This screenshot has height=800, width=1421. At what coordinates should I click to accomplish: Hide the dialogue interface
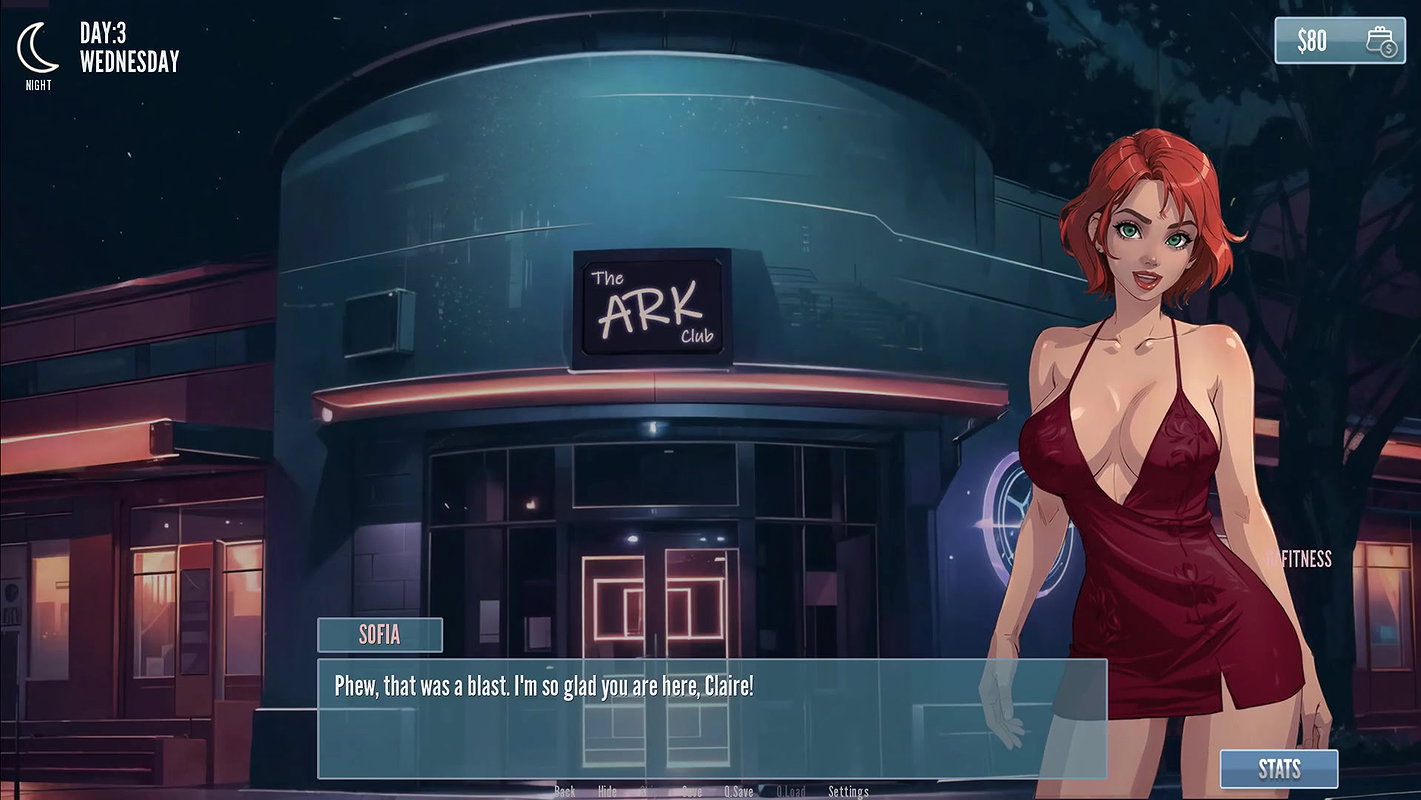[607, 792]
